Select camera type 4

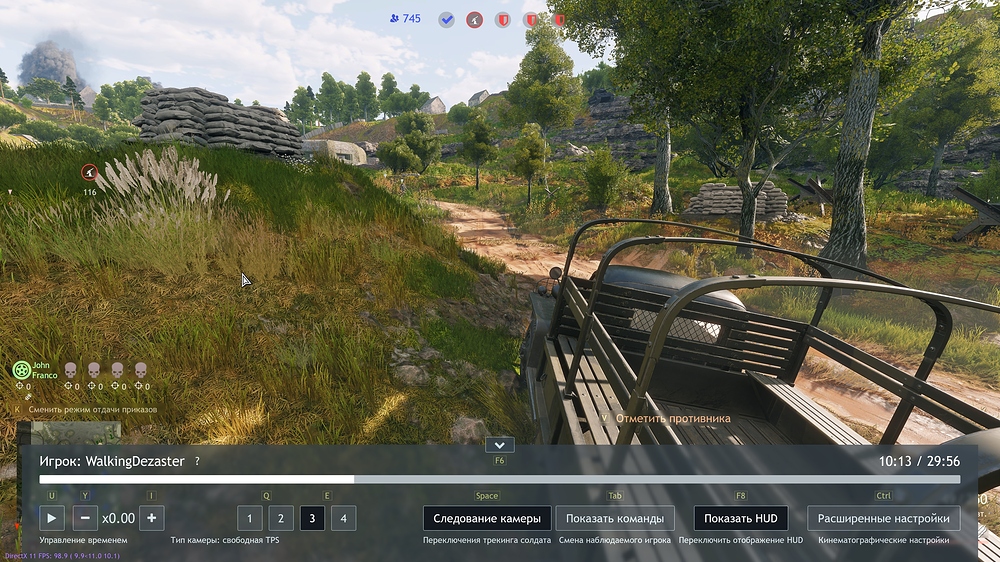(343, 518)
